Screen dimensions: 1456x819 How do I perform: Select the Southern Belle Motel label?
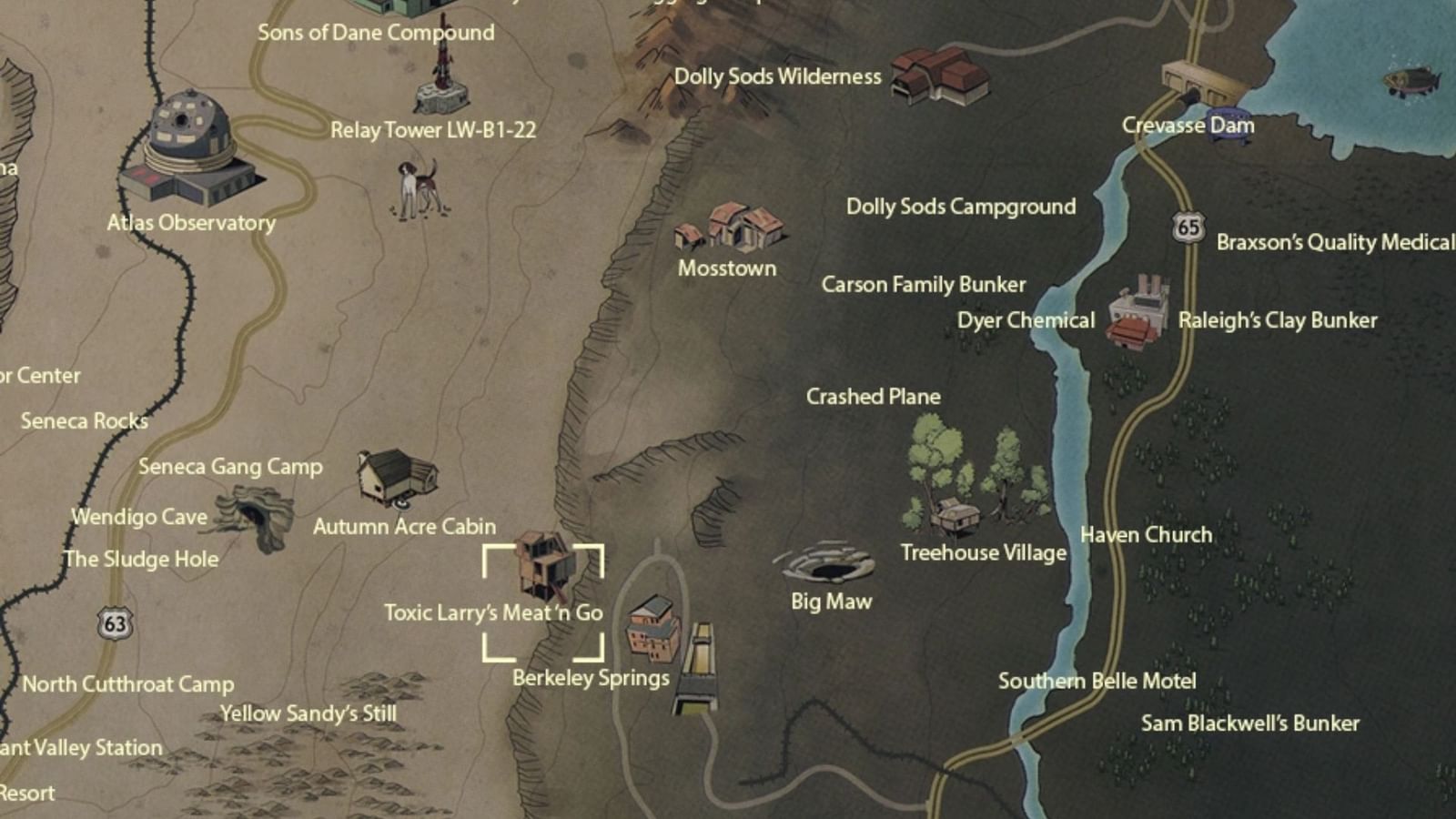click(x=1097, y=681)
